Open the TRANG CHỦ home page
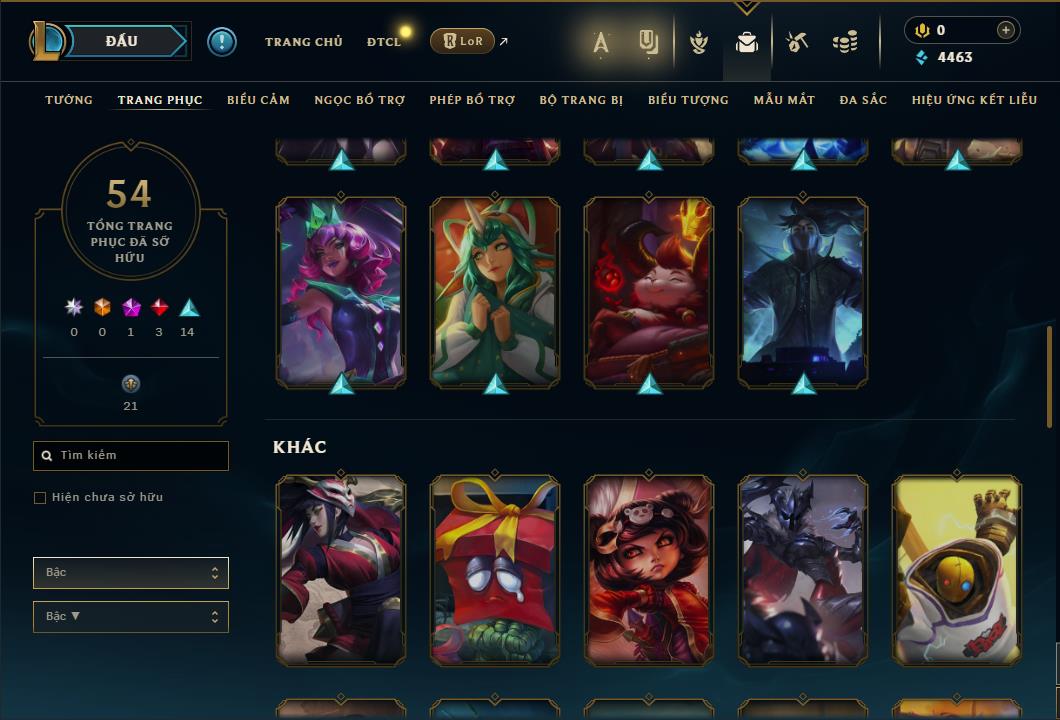 pyautogui.click(x=303, y=42)
